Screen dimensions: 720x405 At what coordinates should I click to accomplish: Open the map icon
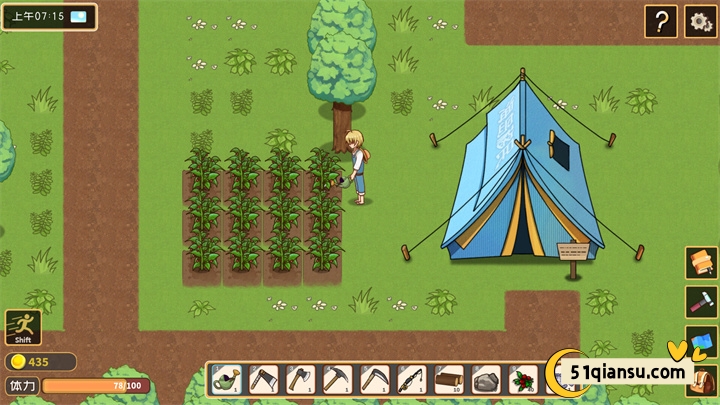701,341
